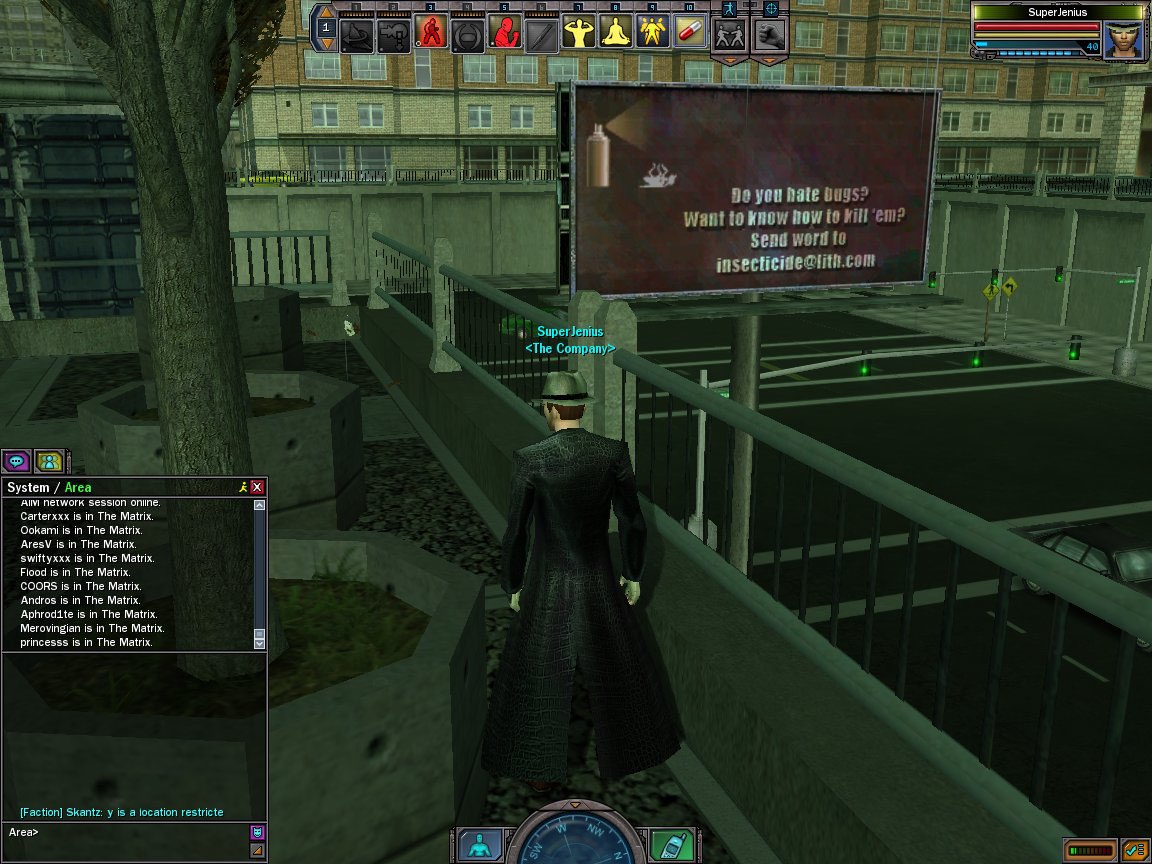This screenshot has height=864, width=1152.
Task: Activate the yellow flexing muscles ability
Action: [x=577, y=33]
